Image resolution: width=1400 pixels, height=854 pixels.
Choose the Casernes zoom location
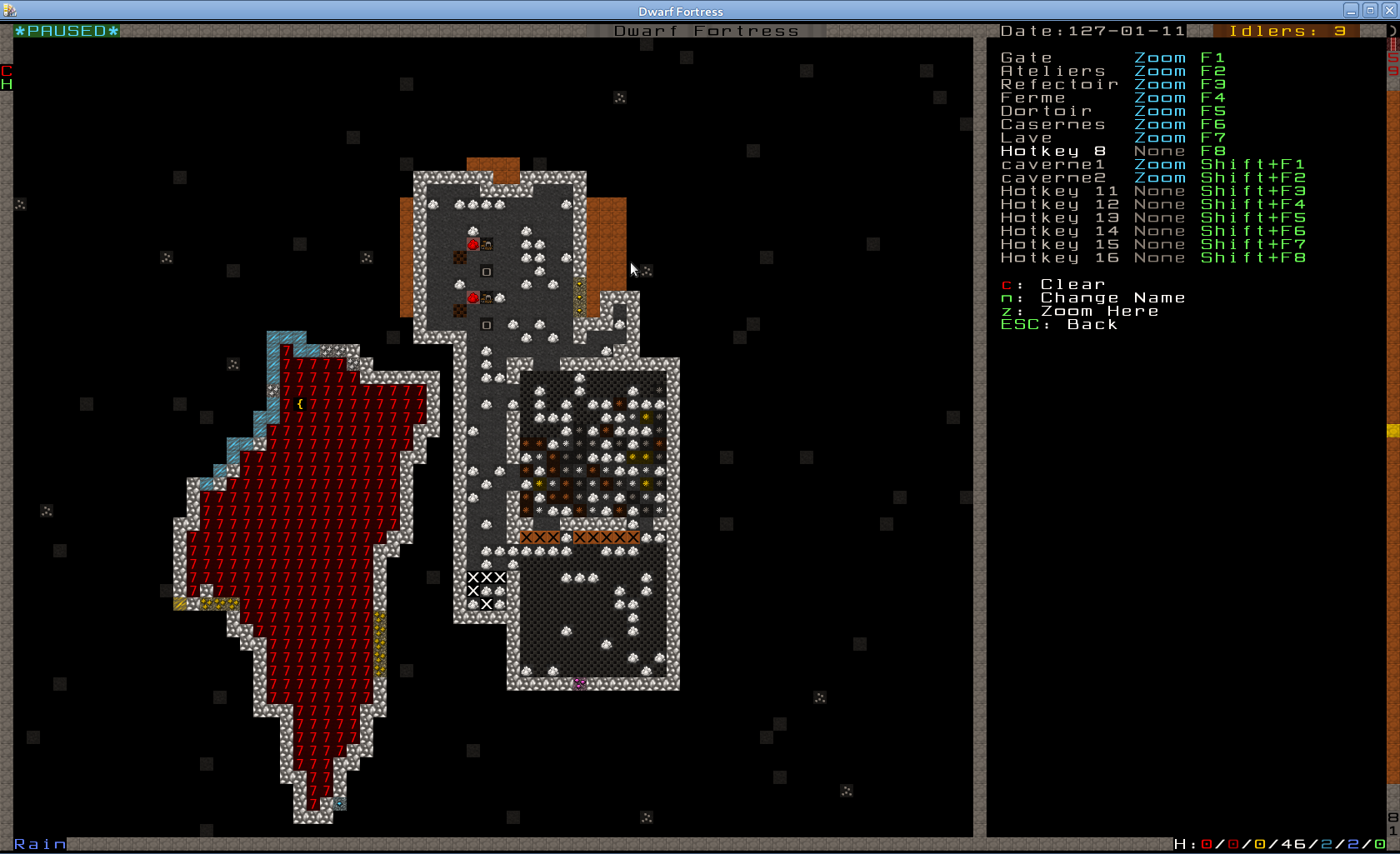1053,124
